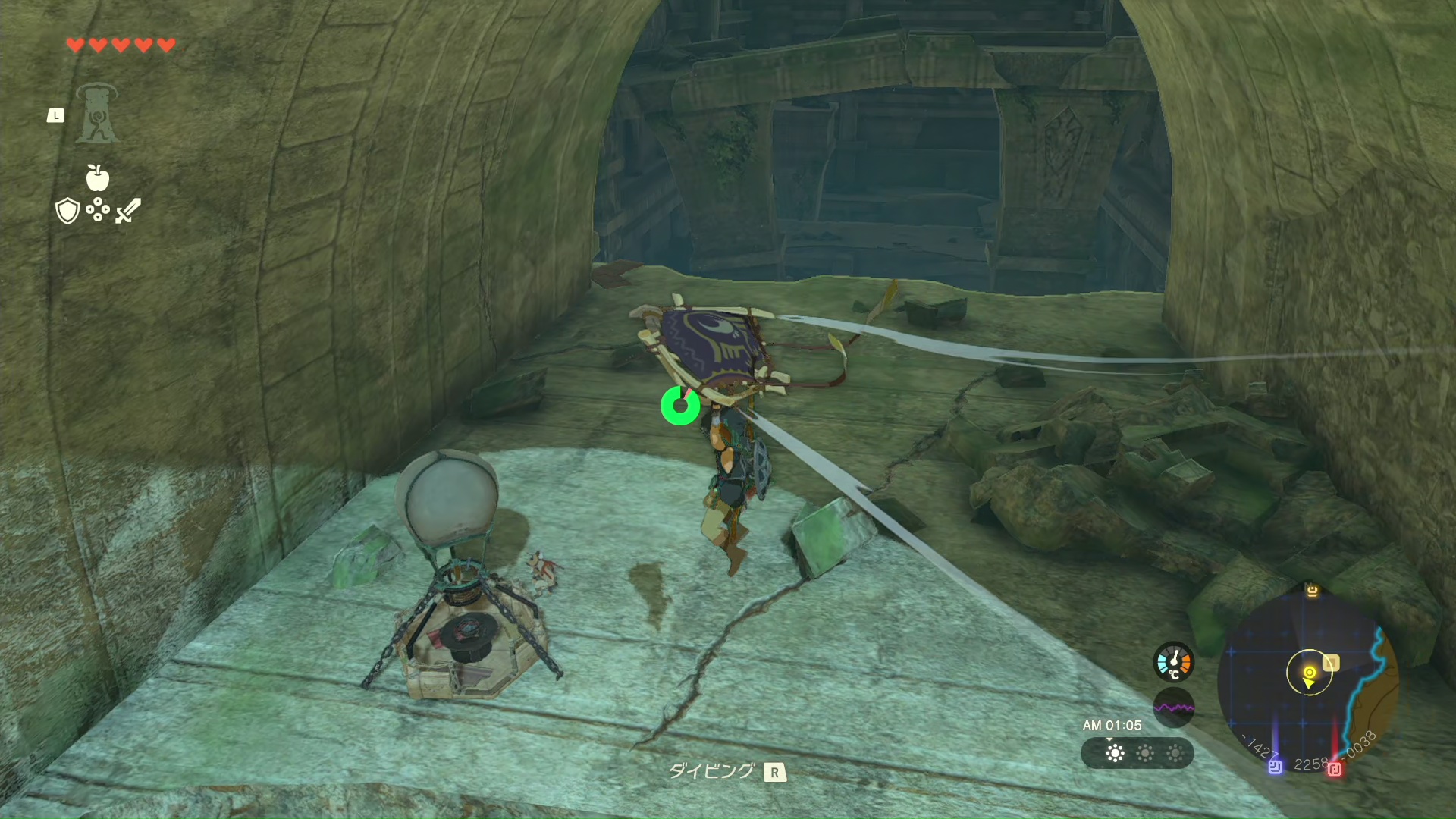Check the temperature gauge icon

pyautogui.click(x=1173, y=662)
